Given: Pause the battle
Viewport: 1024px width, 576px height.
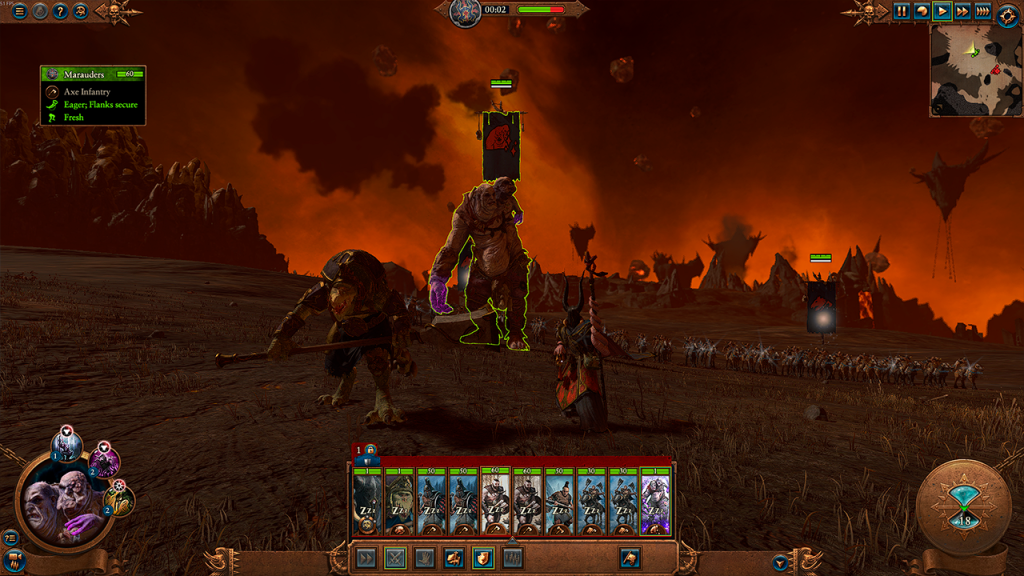Looking at the screenshot, I should tap(902, 11).
